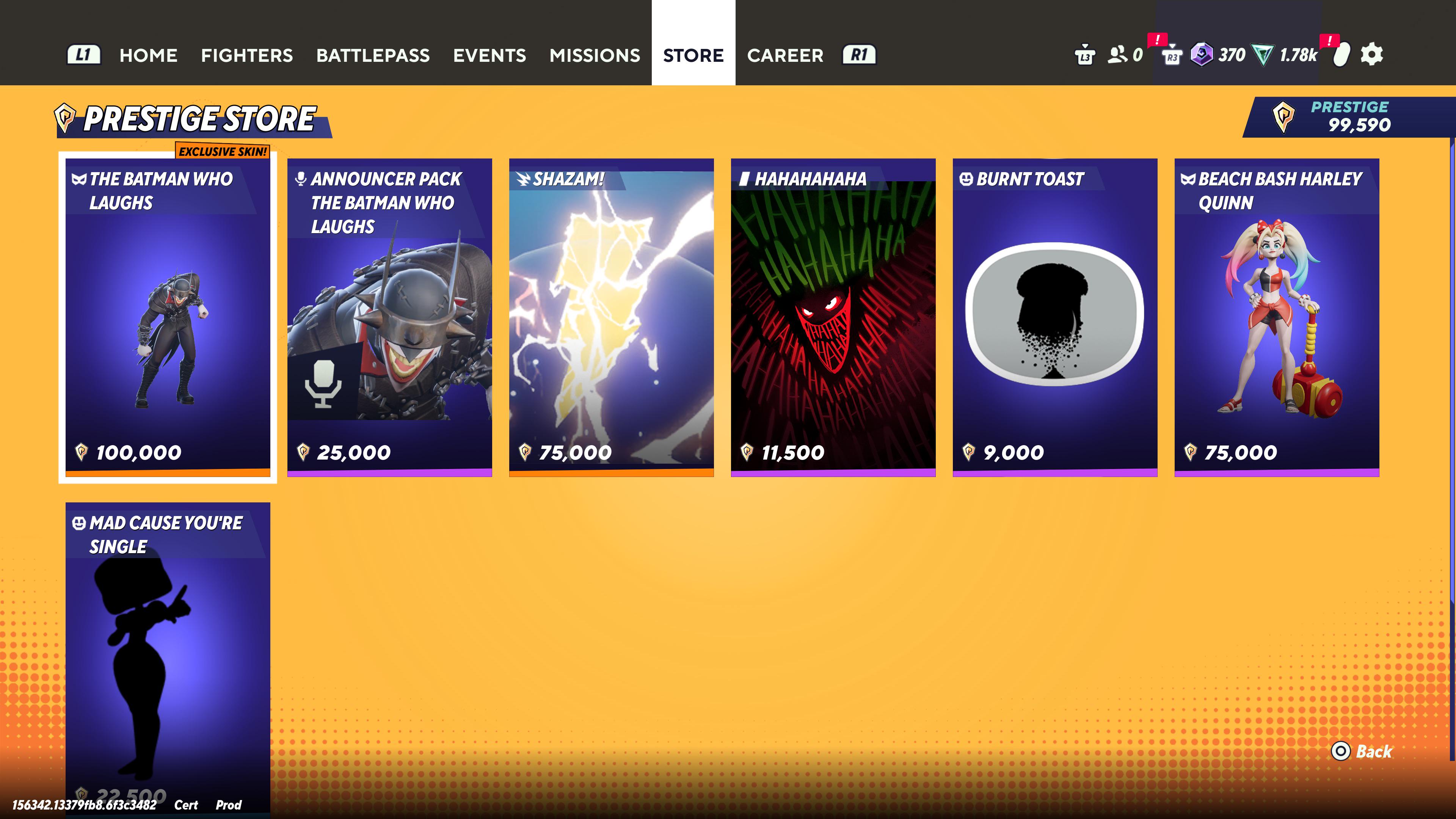Switch to the MISSIONS tab

(x=595, y=55)
